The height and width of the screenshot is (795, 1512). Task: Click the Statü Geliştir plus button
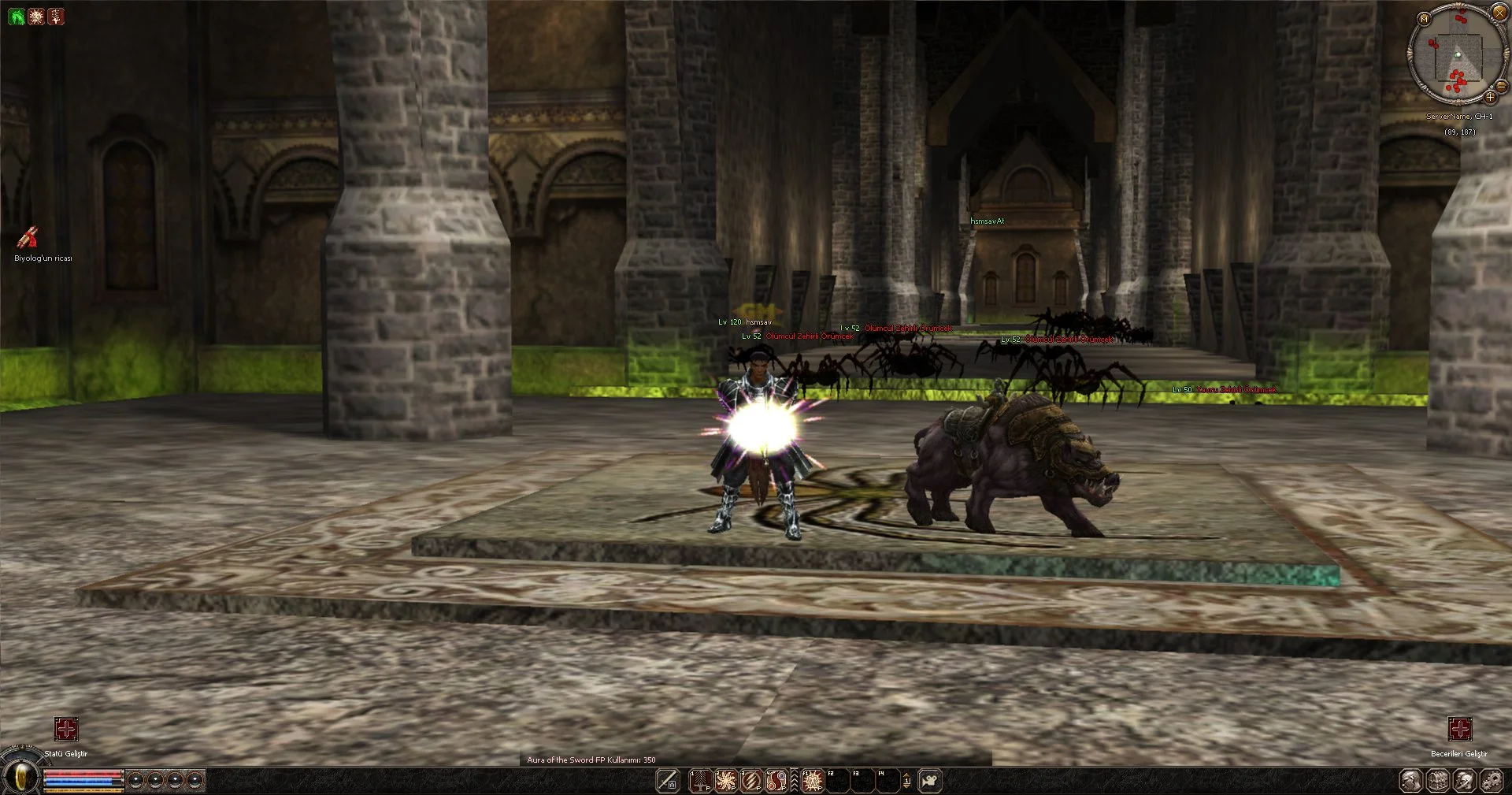pos(66,729)
